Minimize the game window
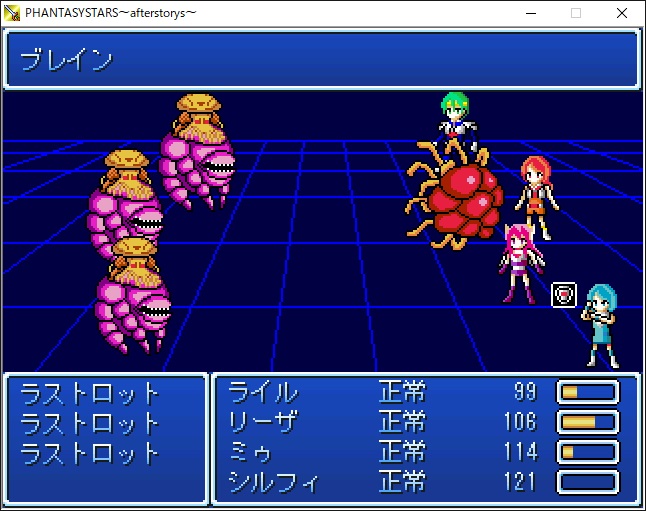 pyautogui.click(x=530, y=13)
